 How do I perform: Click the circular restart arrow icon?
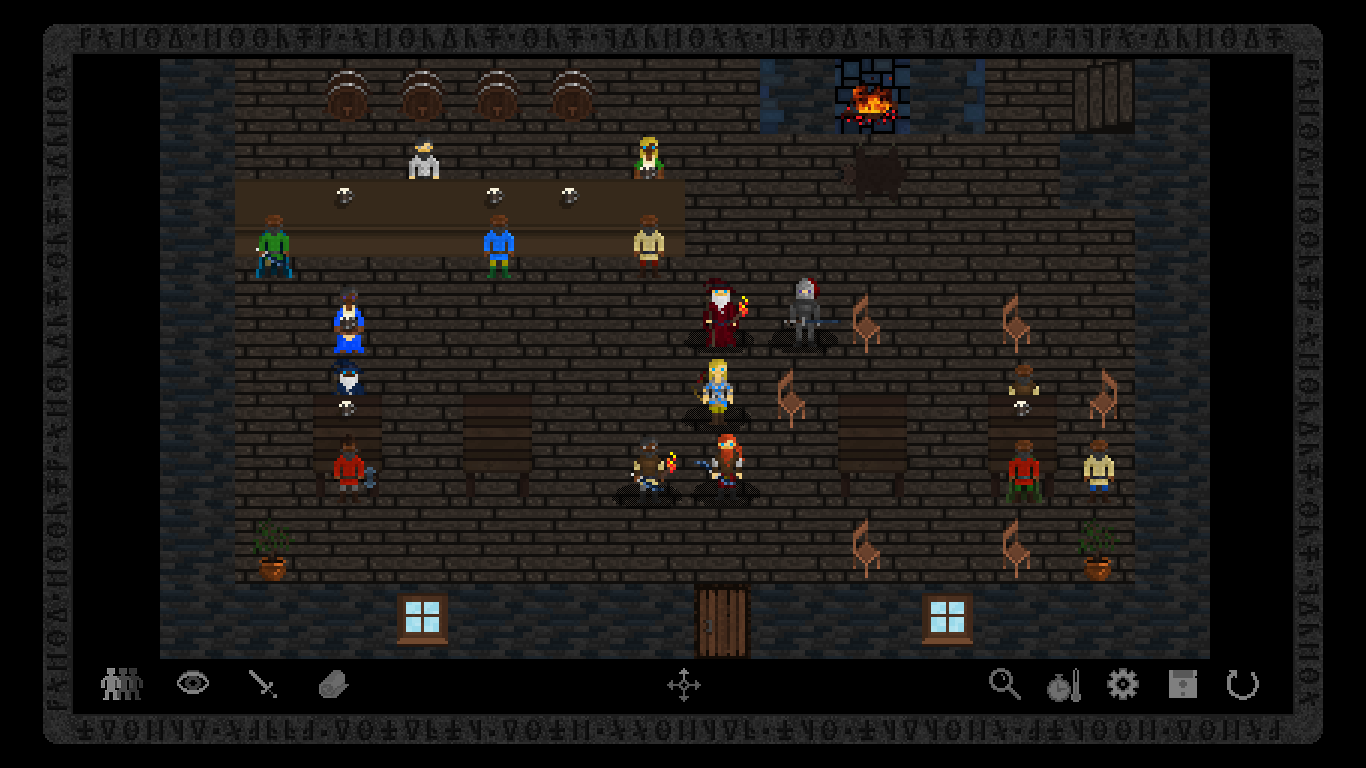coord(1242,685)
